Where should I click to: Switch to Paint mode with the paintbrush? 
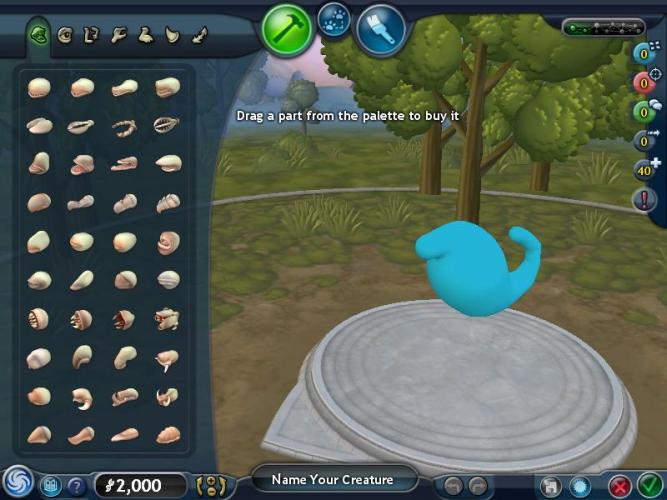click(x=380, y=29)
